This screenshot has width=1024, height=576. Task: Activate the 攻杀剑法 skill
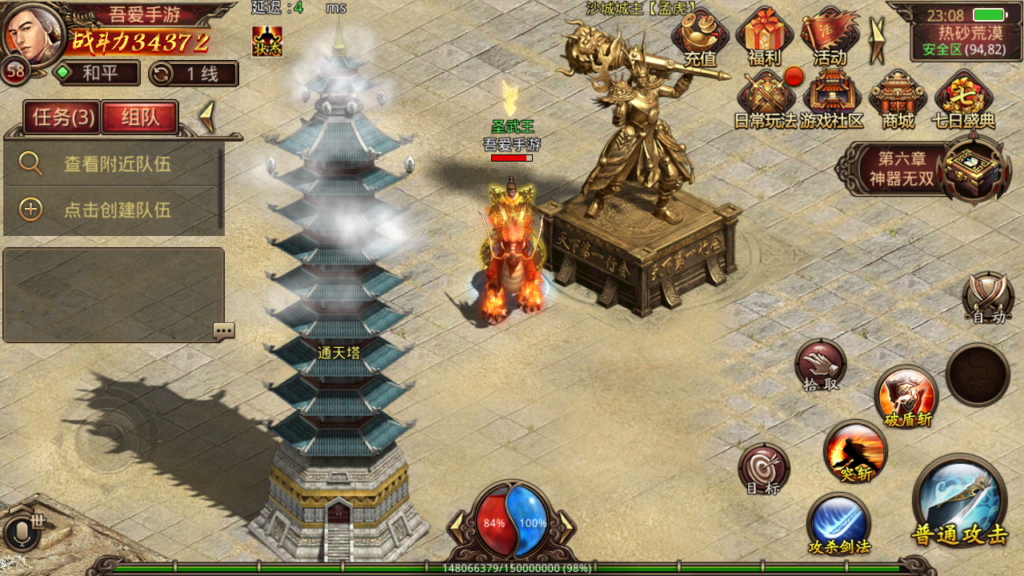pos(838,524)
